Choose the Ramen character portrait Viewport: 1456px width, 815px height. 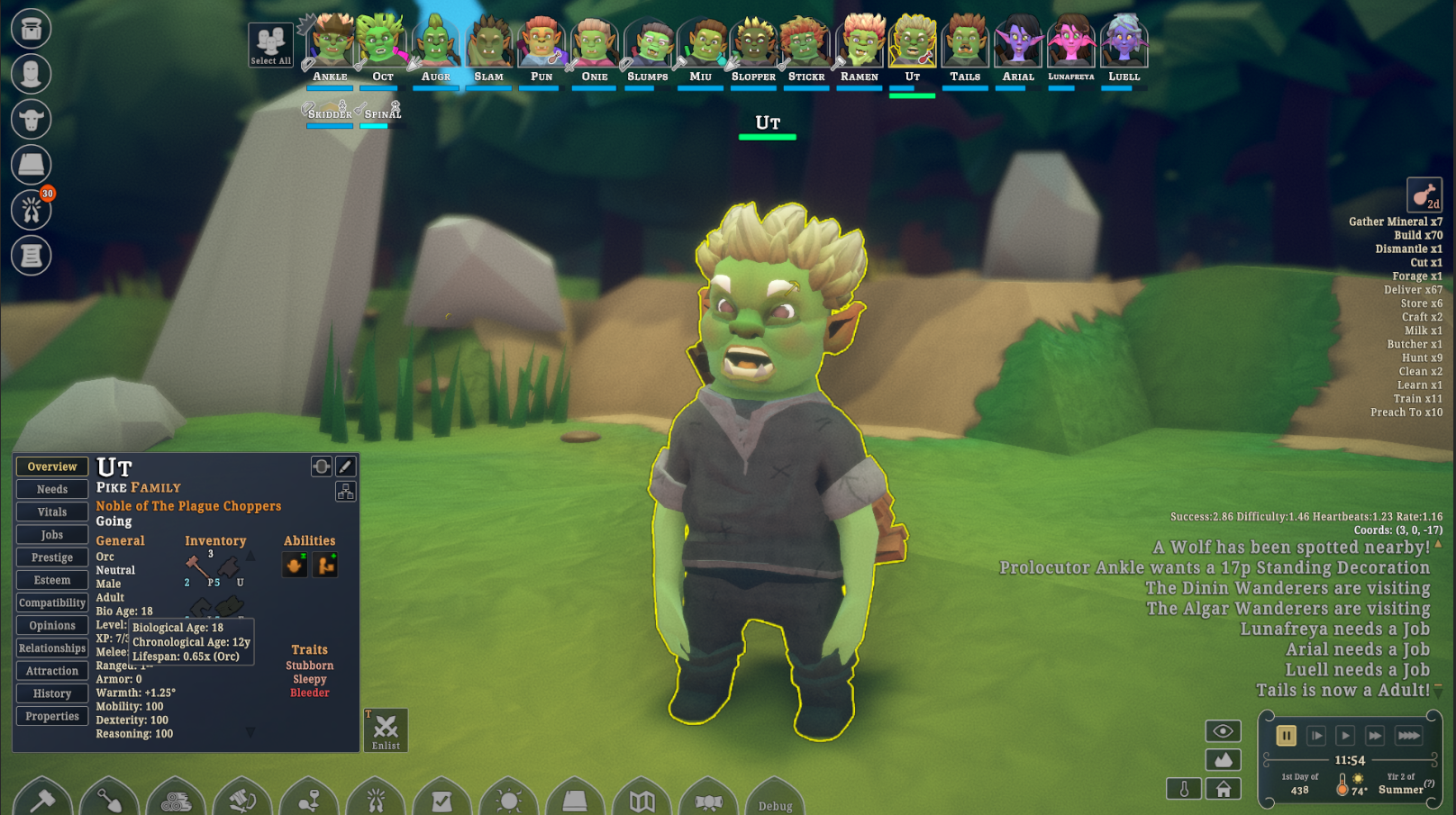point(860,43)
